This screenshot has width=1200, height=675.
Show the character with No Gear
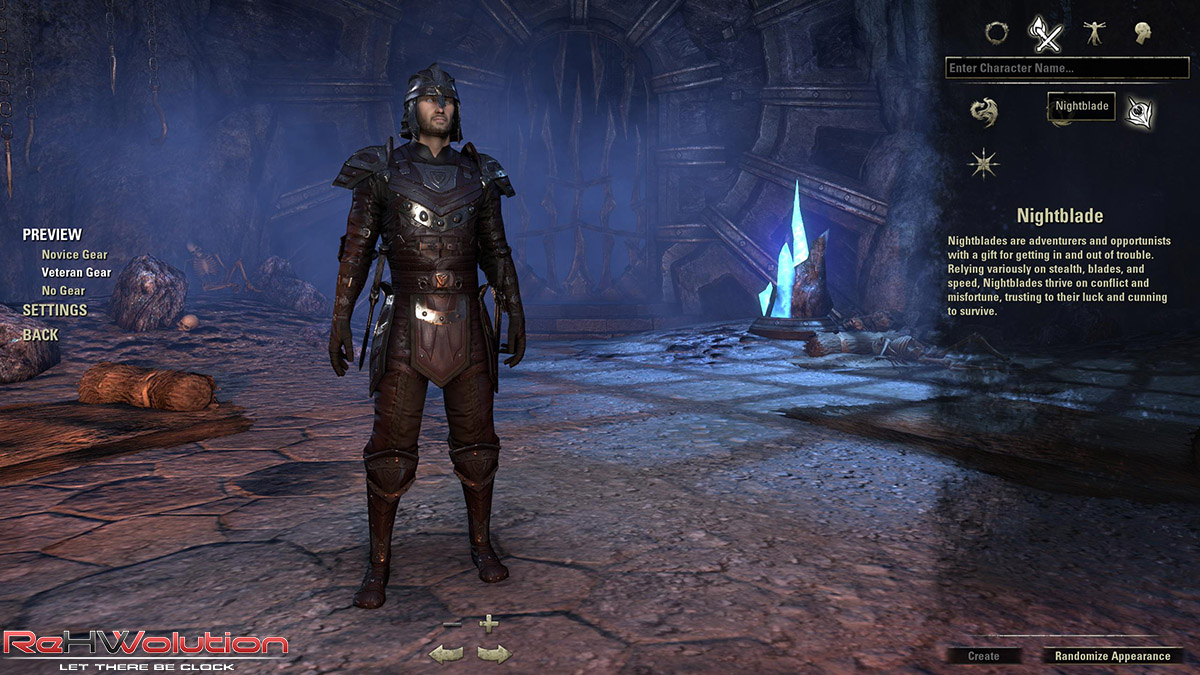click(x=63, y=290)
